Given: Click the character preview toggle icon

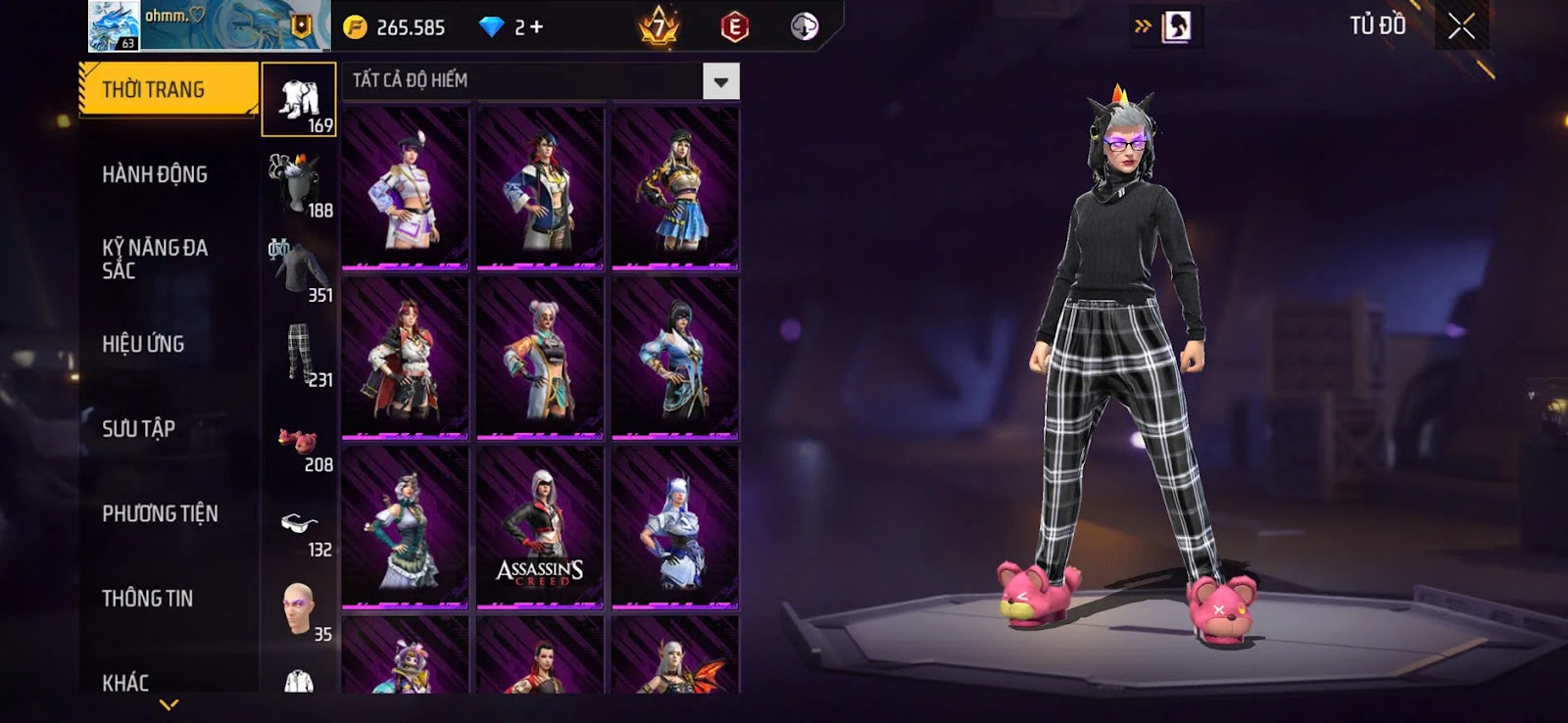Looking at the screenshot, I should (x=1176, y=26).
